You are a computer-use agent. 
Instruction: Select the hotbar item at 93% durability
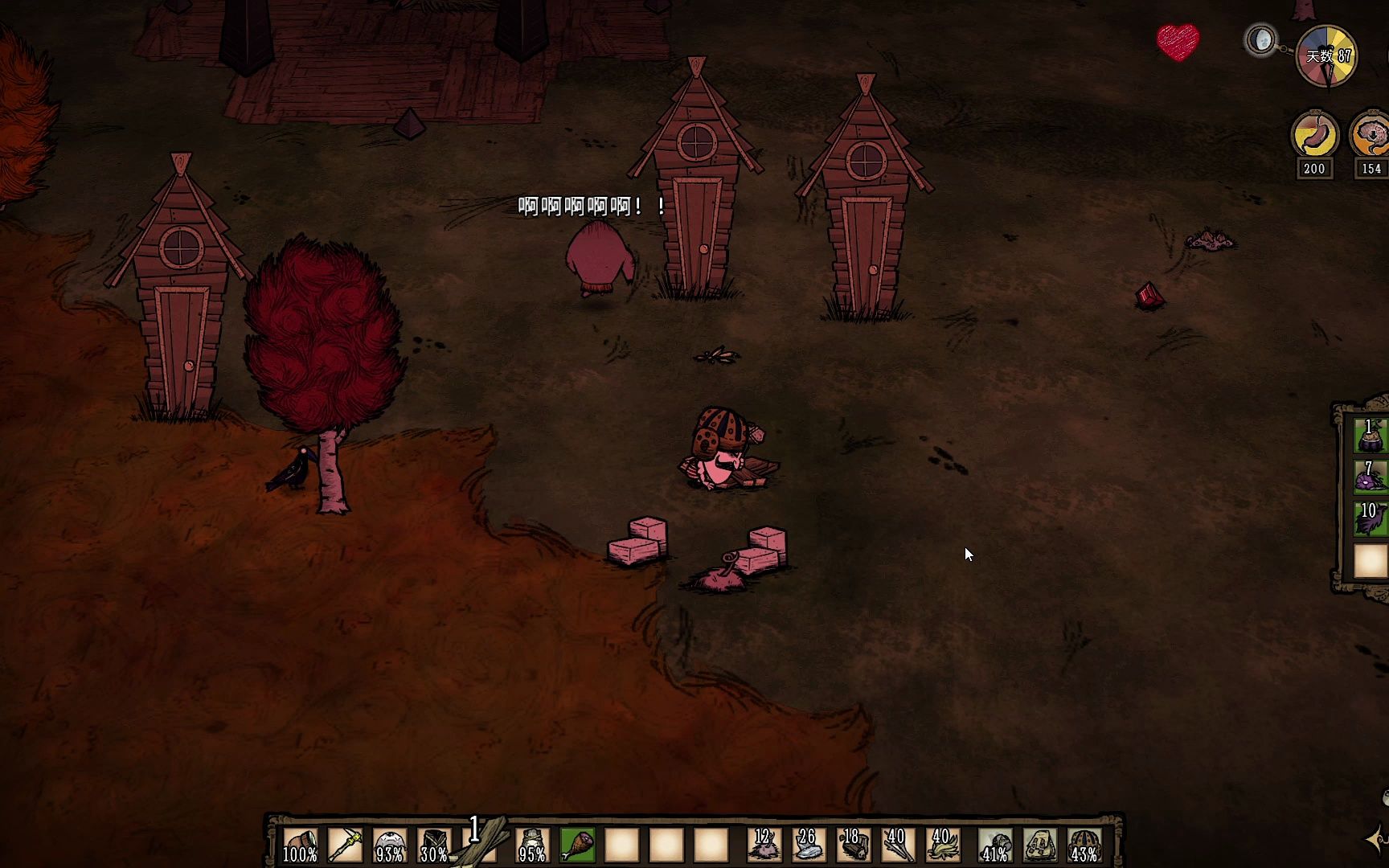(x=390, y=845)
